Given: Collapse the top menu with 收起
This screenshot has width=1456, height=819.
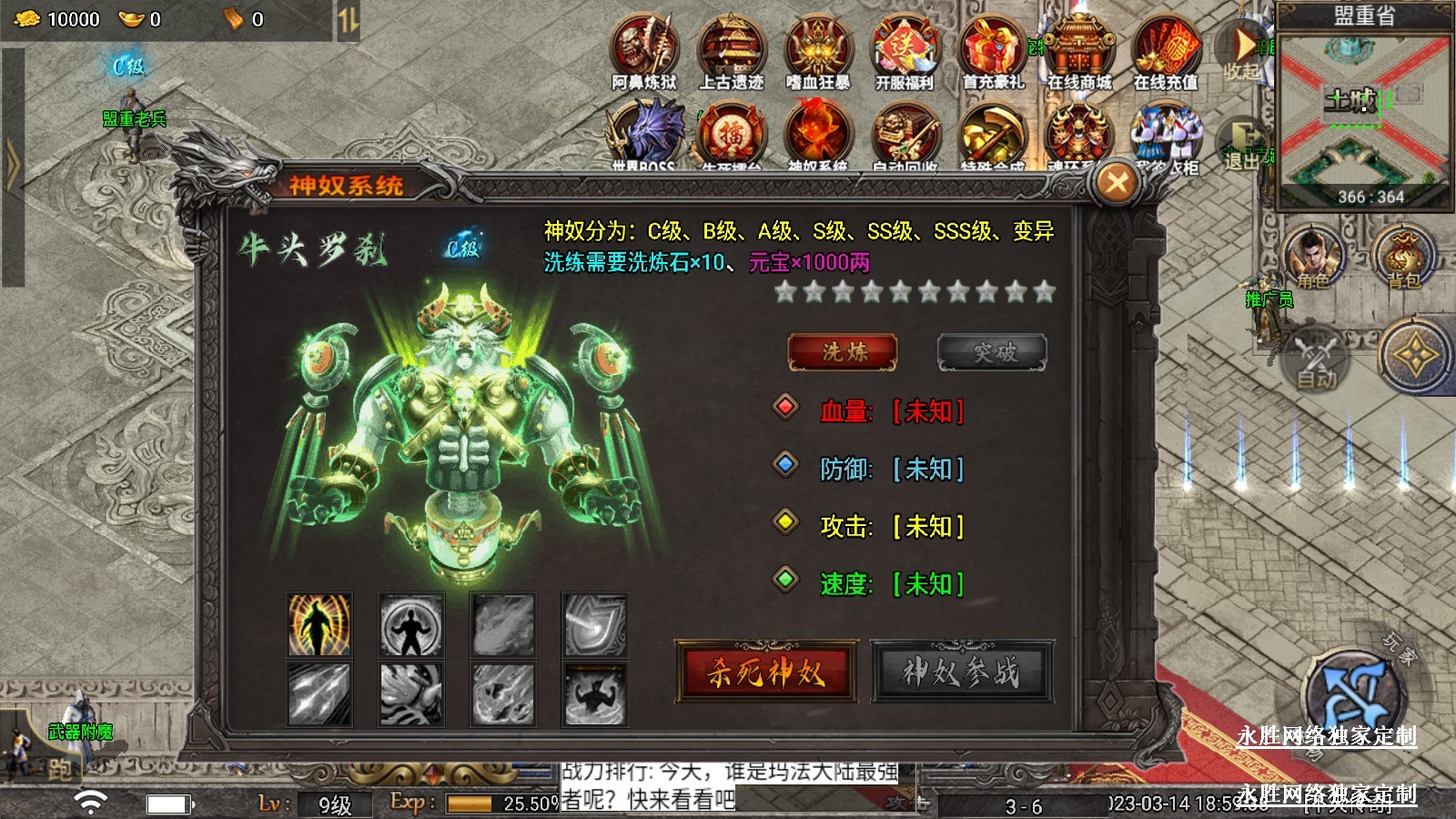Looking at the screenshot, I should [1240, 50].
